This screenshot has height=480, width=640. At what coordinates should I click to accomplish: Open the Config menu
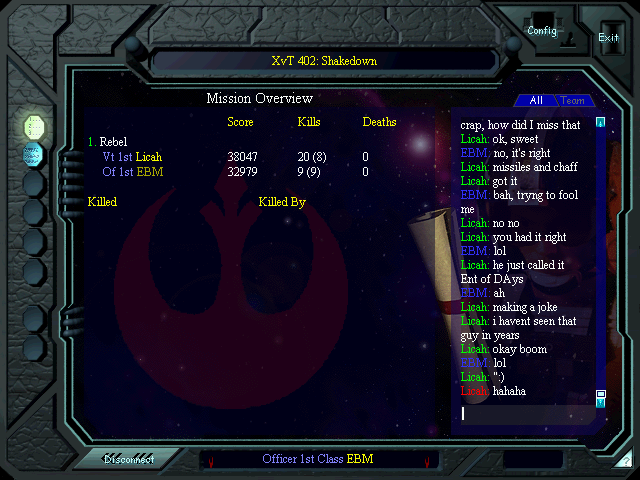[x=542, y=31]
